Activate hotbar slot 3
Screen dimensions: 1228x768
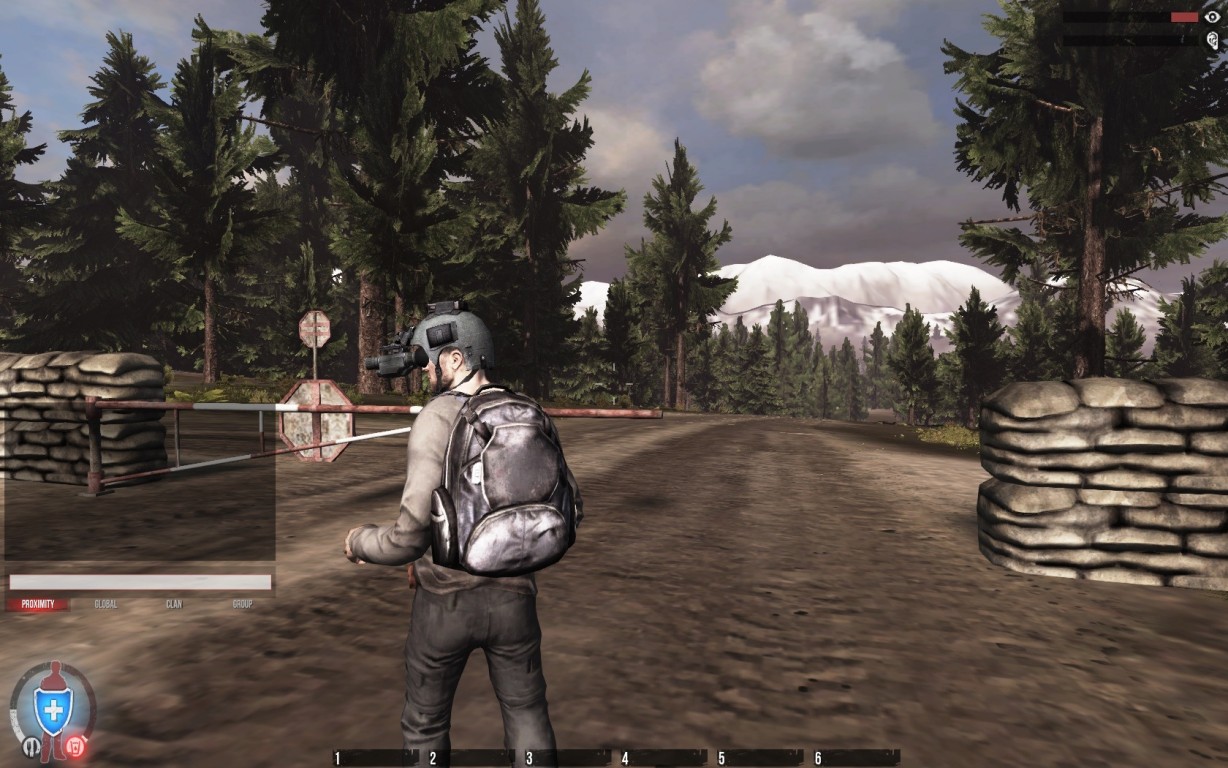[x=567, y=758]
